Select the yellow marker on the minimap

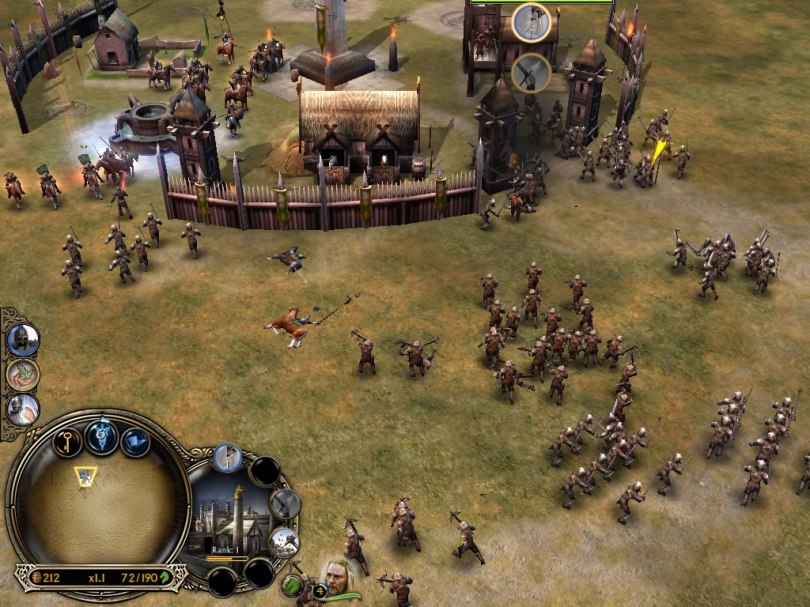pos(85,476)
